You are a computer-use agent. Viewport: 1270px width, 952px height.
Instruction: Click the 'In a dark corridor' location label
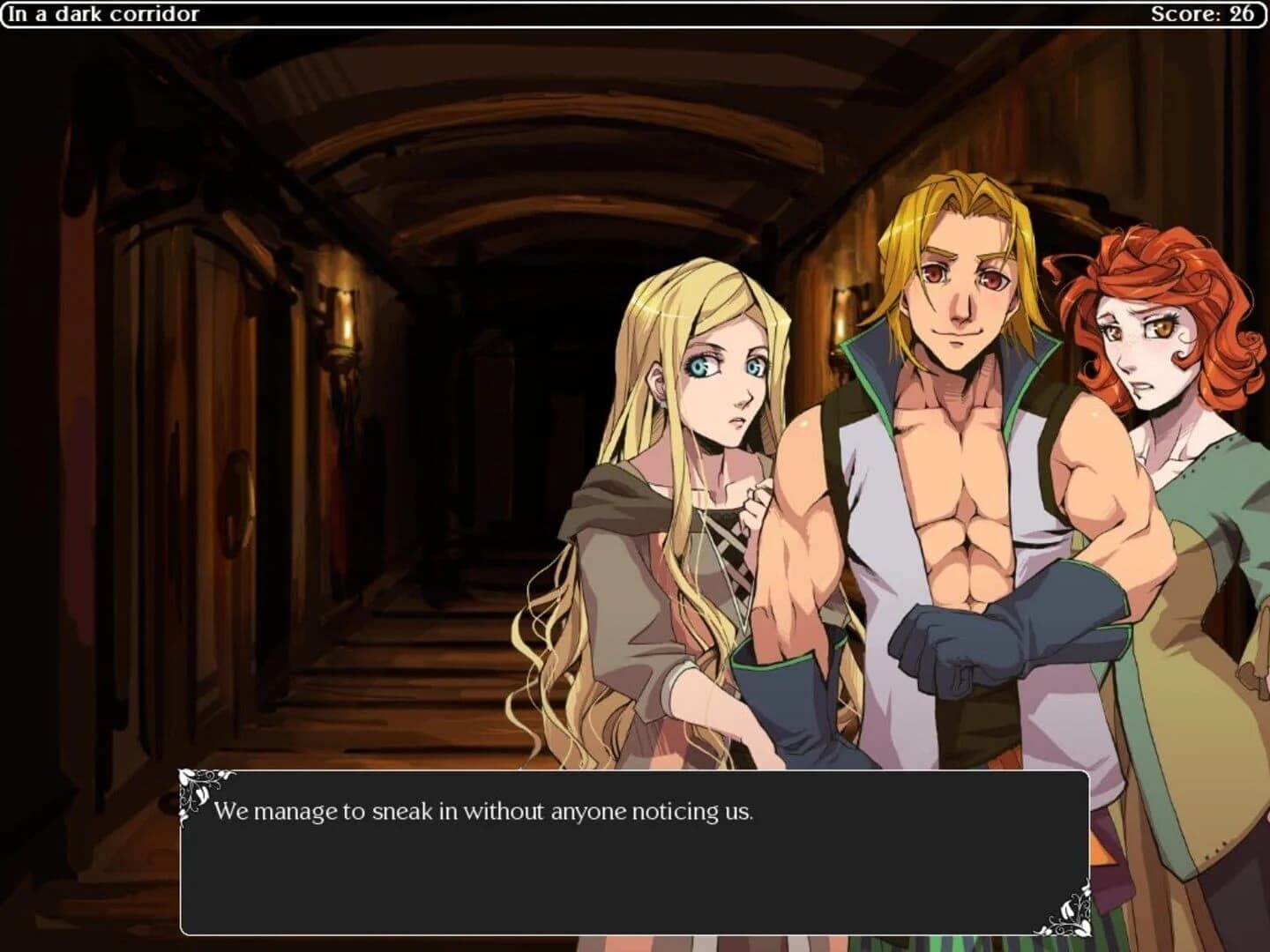tap(103, 14)
